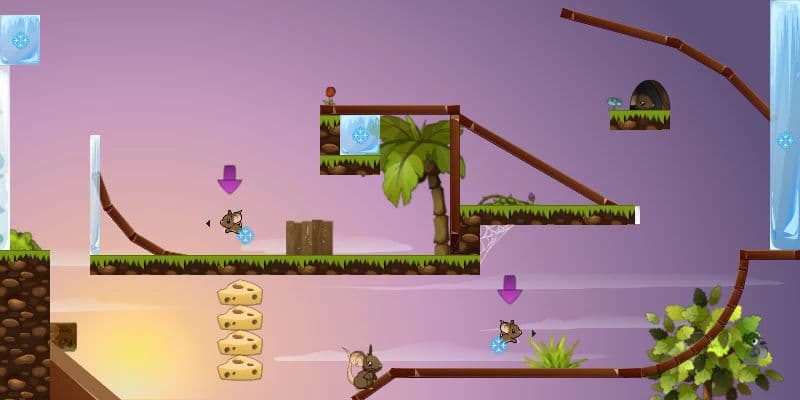
Task: Select the arrow-marked mouse near the spiky grass tuft
Action: [510, 332]
